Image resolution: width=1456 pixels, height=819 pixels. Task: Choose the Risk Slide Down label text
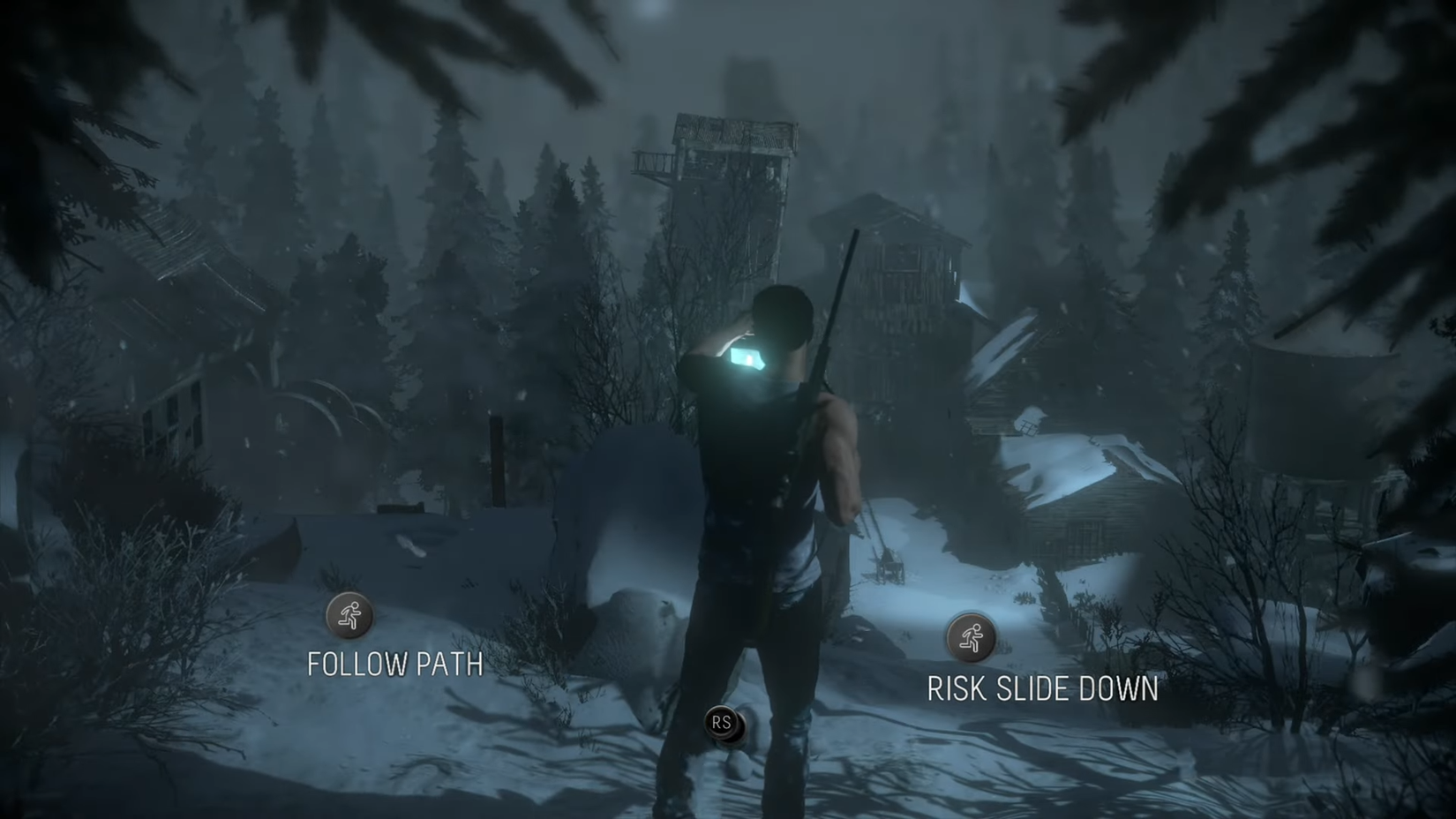pyautogui.click(x=1043, y=689)
